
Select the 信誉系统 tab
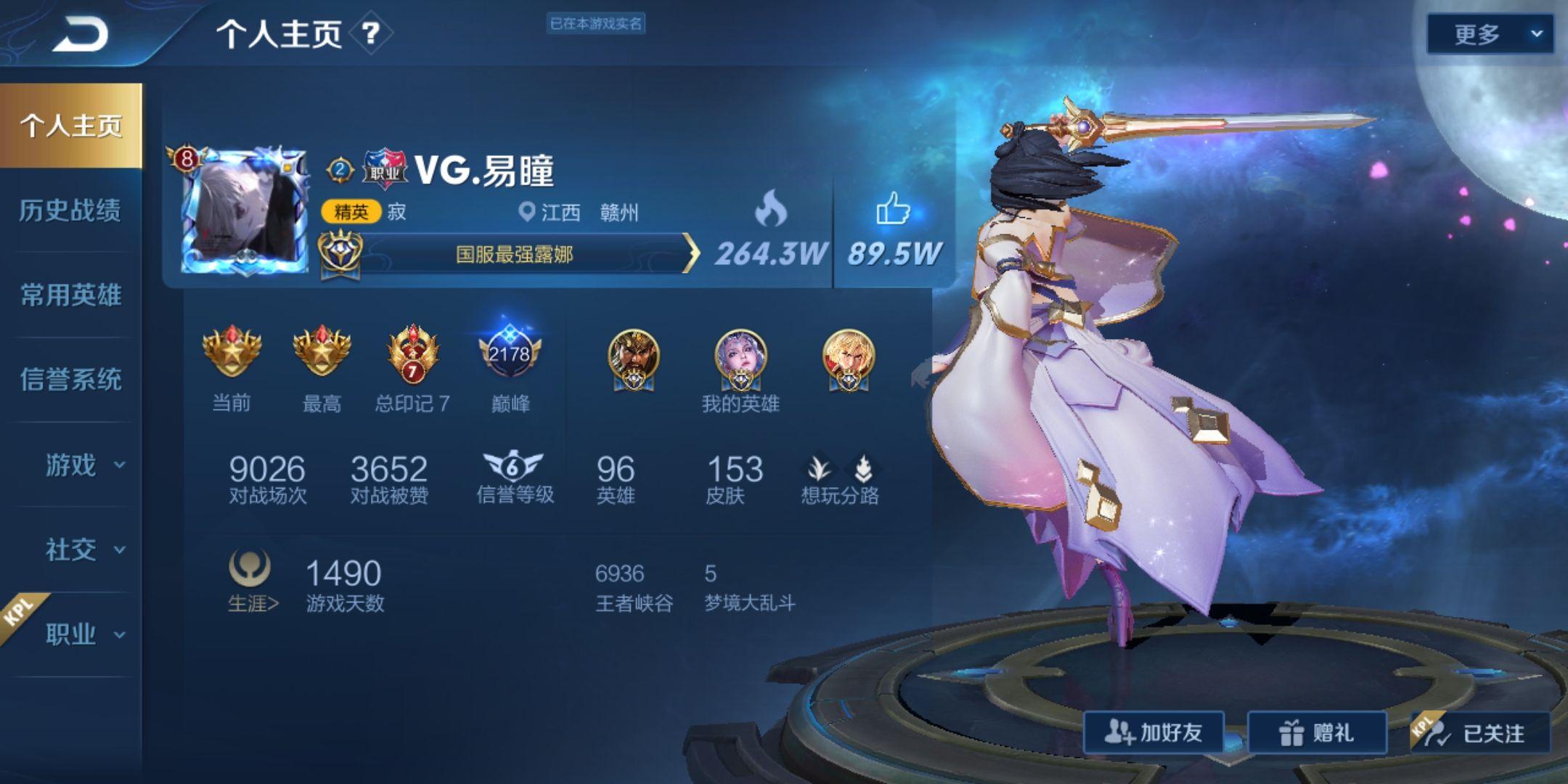(70, 379)
